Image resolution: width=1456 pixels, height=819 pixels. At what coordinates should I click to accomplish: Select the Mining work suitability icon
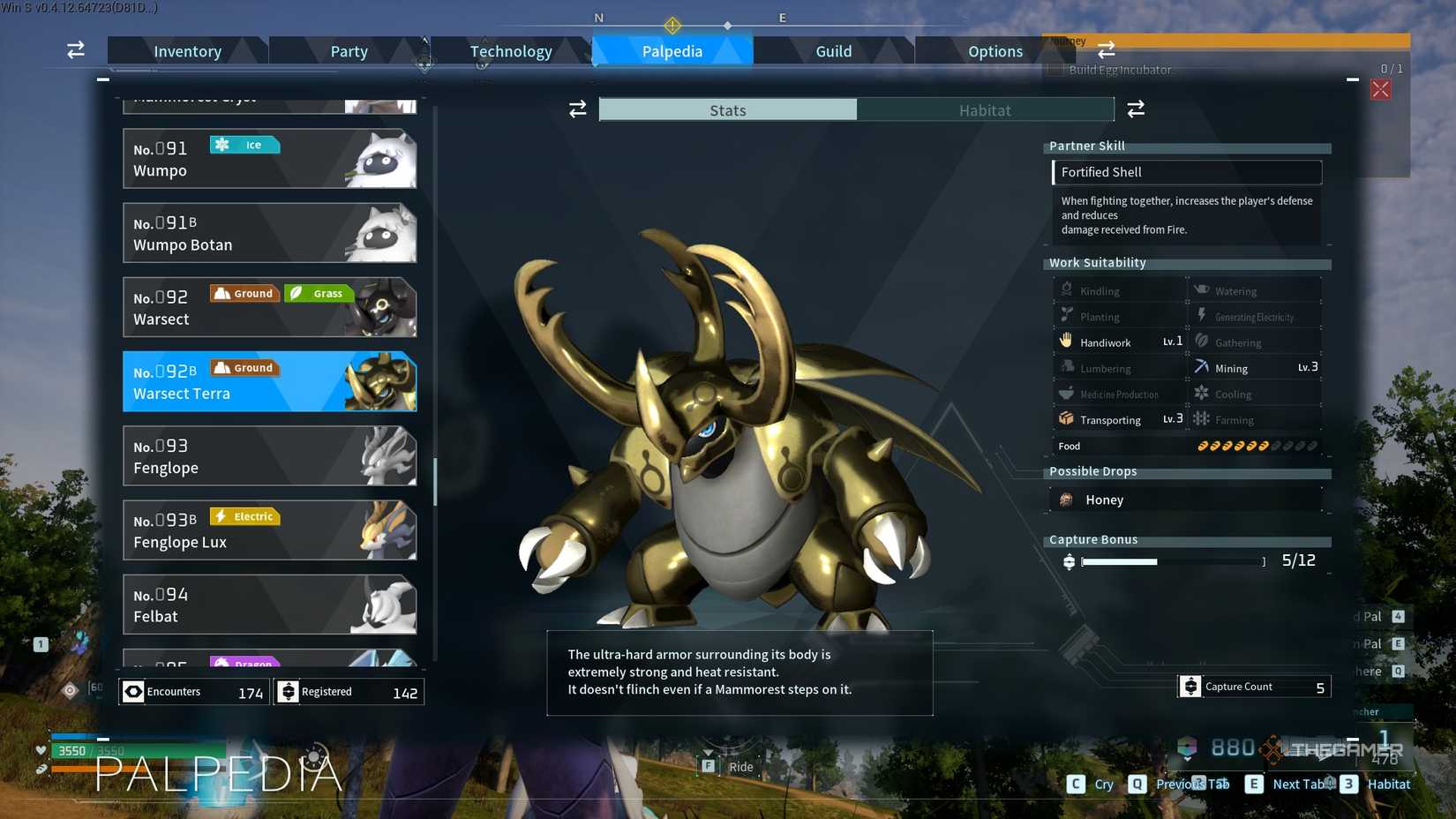tap(1201, 367)
